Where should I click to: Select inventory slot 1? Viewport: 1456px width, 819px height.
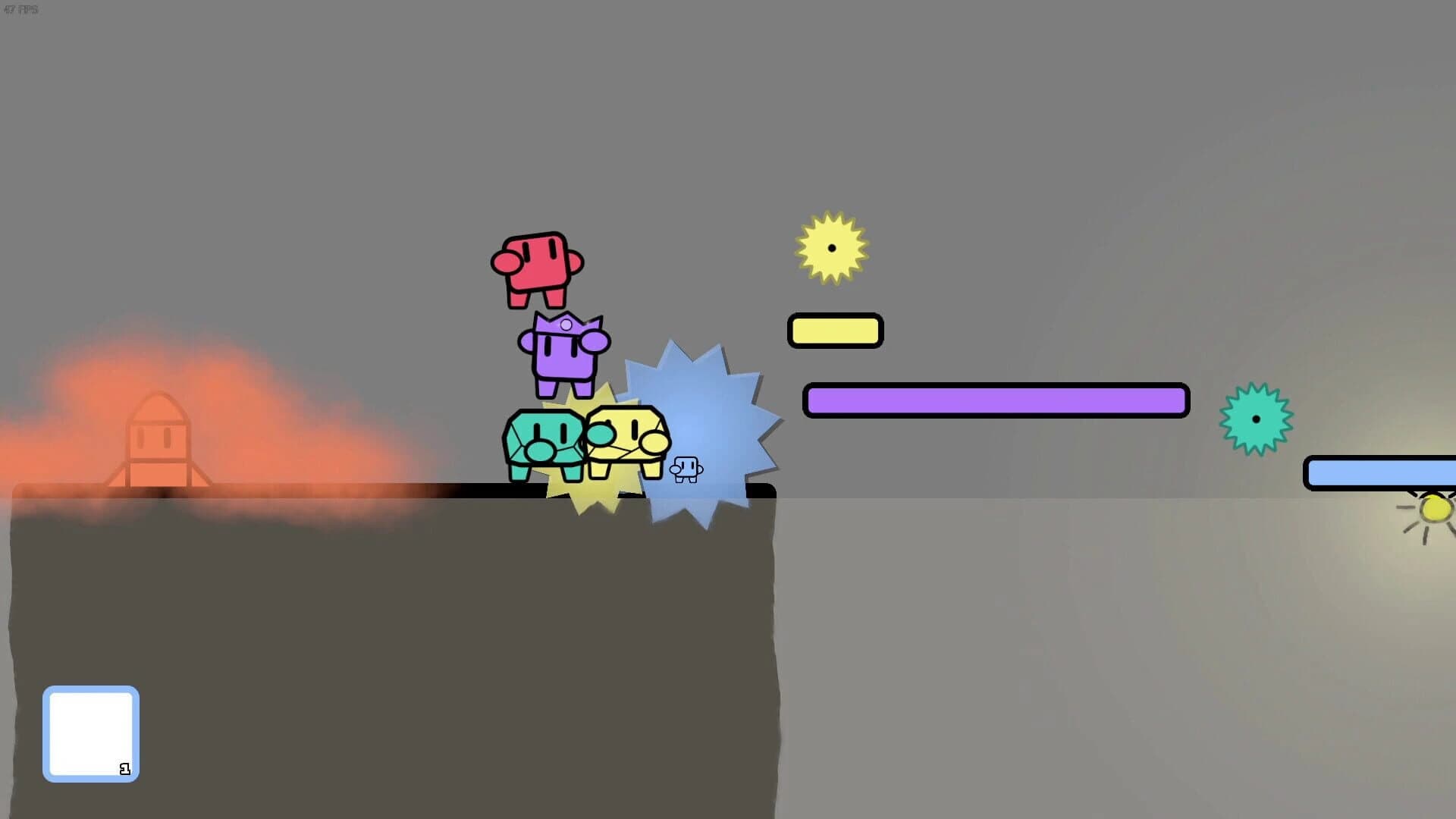90,732
